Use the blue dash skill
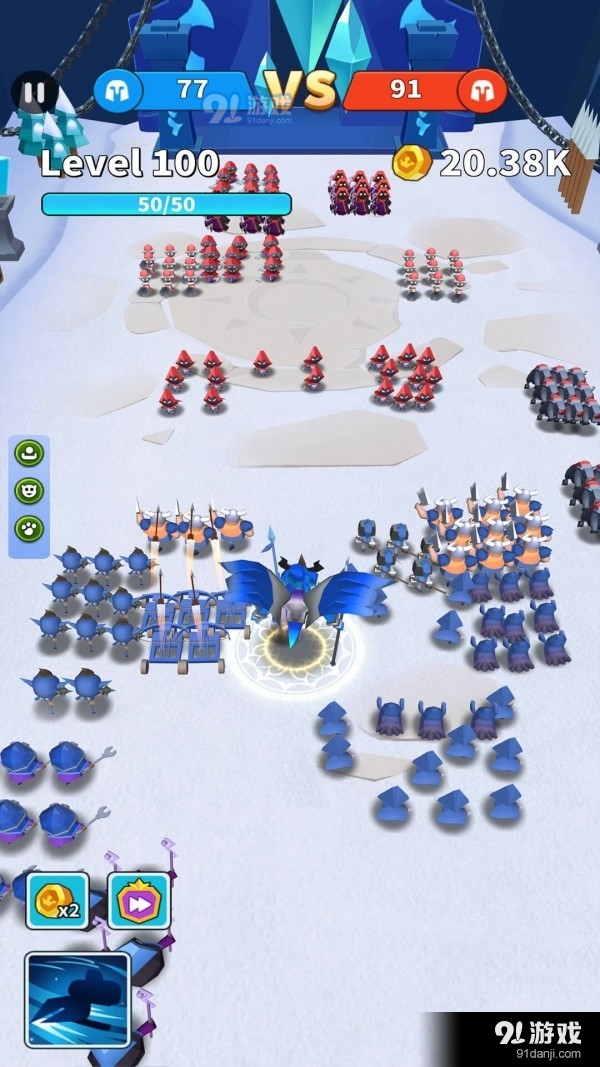This screenshot has width=600, height=1067. 78,1000
